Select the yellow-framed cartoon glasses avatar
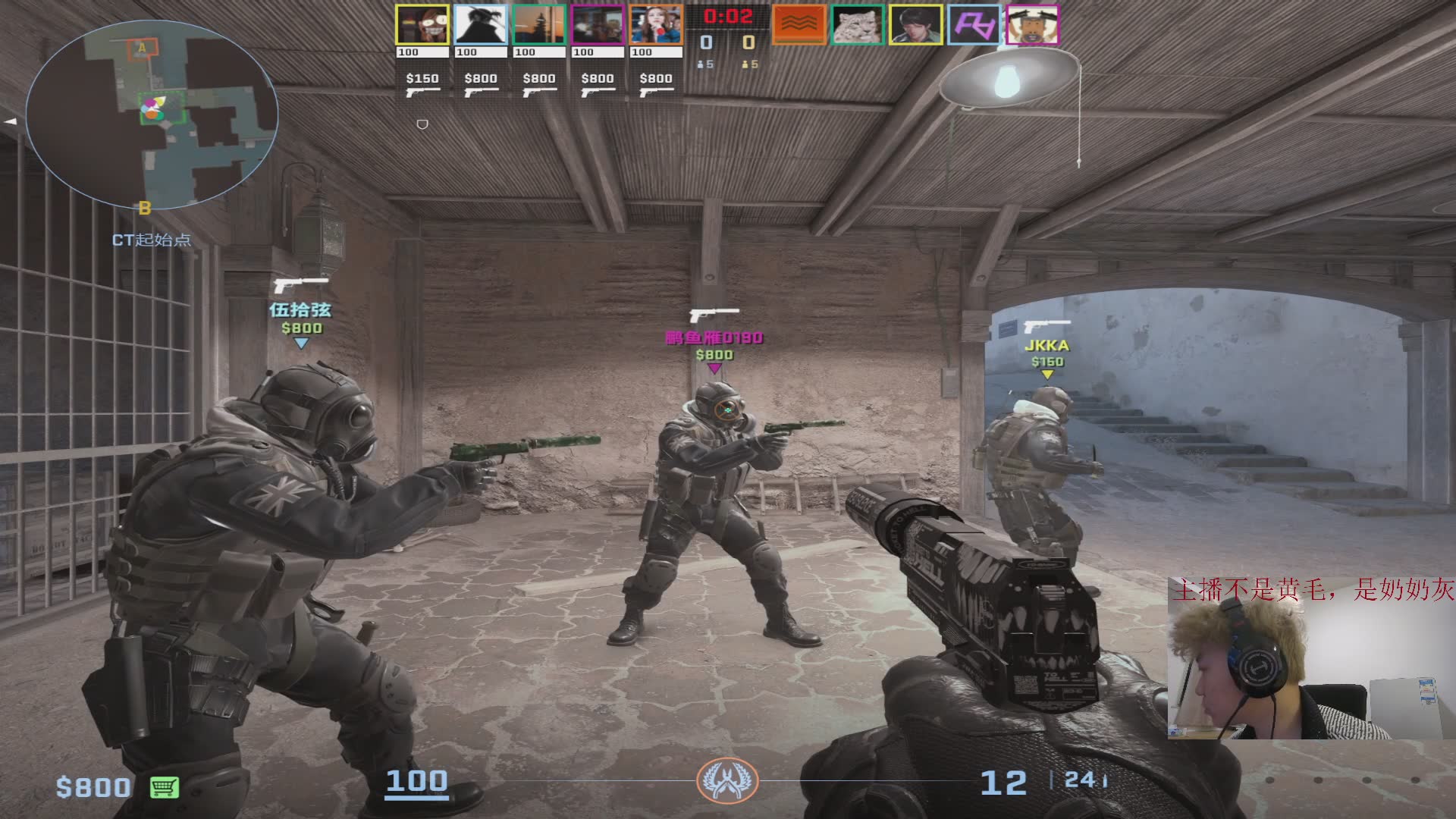Screen dimensions: 1456x819 point(422,25)
